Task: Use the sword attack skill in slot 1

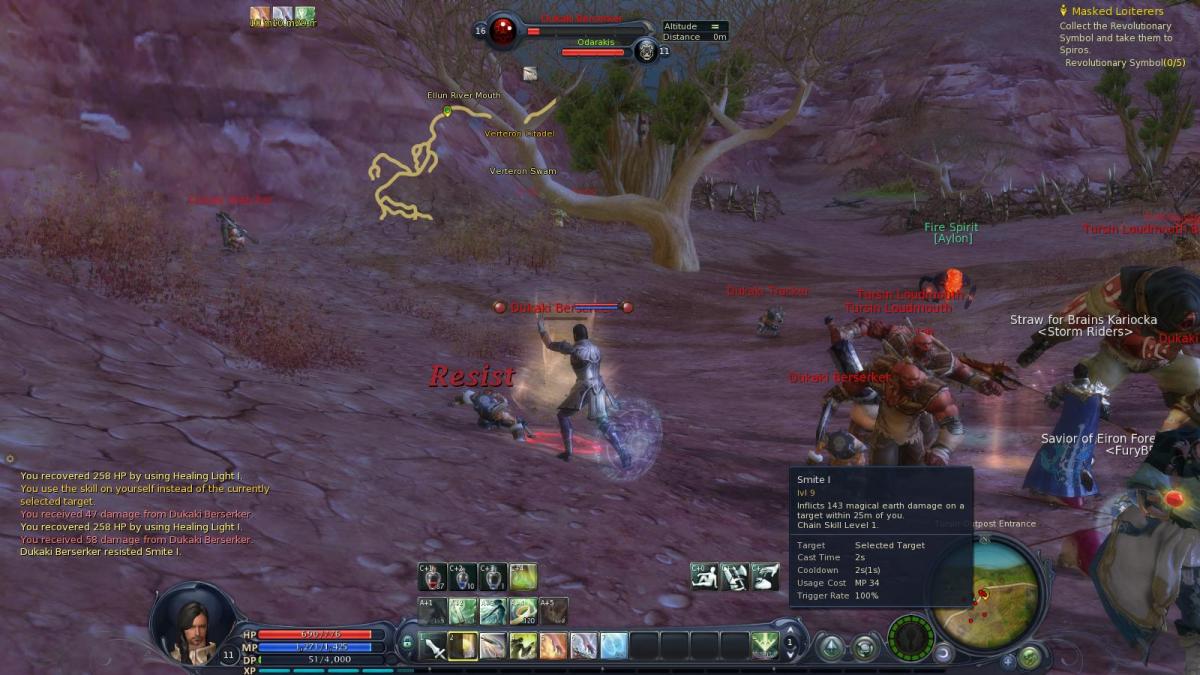Action: tap(434, 646)
